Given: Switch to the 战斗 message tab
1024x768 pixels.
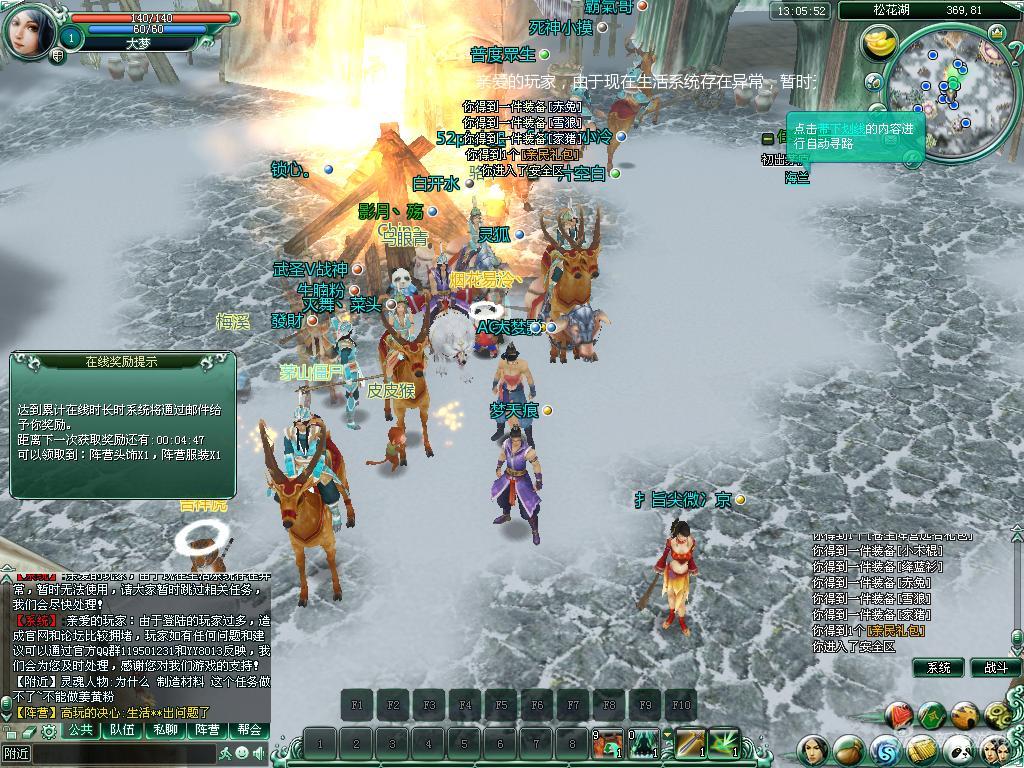Looking at the screenshot, I should [x=995, y=667].
